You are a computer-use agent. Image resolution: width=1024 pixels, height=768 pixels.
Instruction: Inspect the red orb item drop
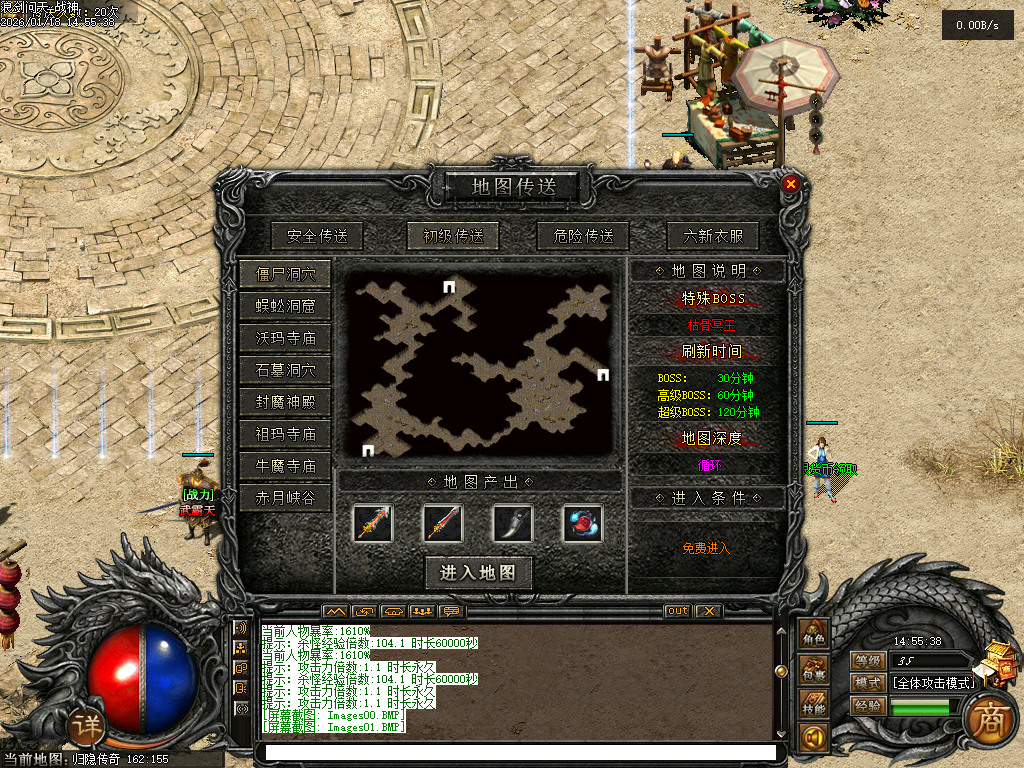click(582, 523)
